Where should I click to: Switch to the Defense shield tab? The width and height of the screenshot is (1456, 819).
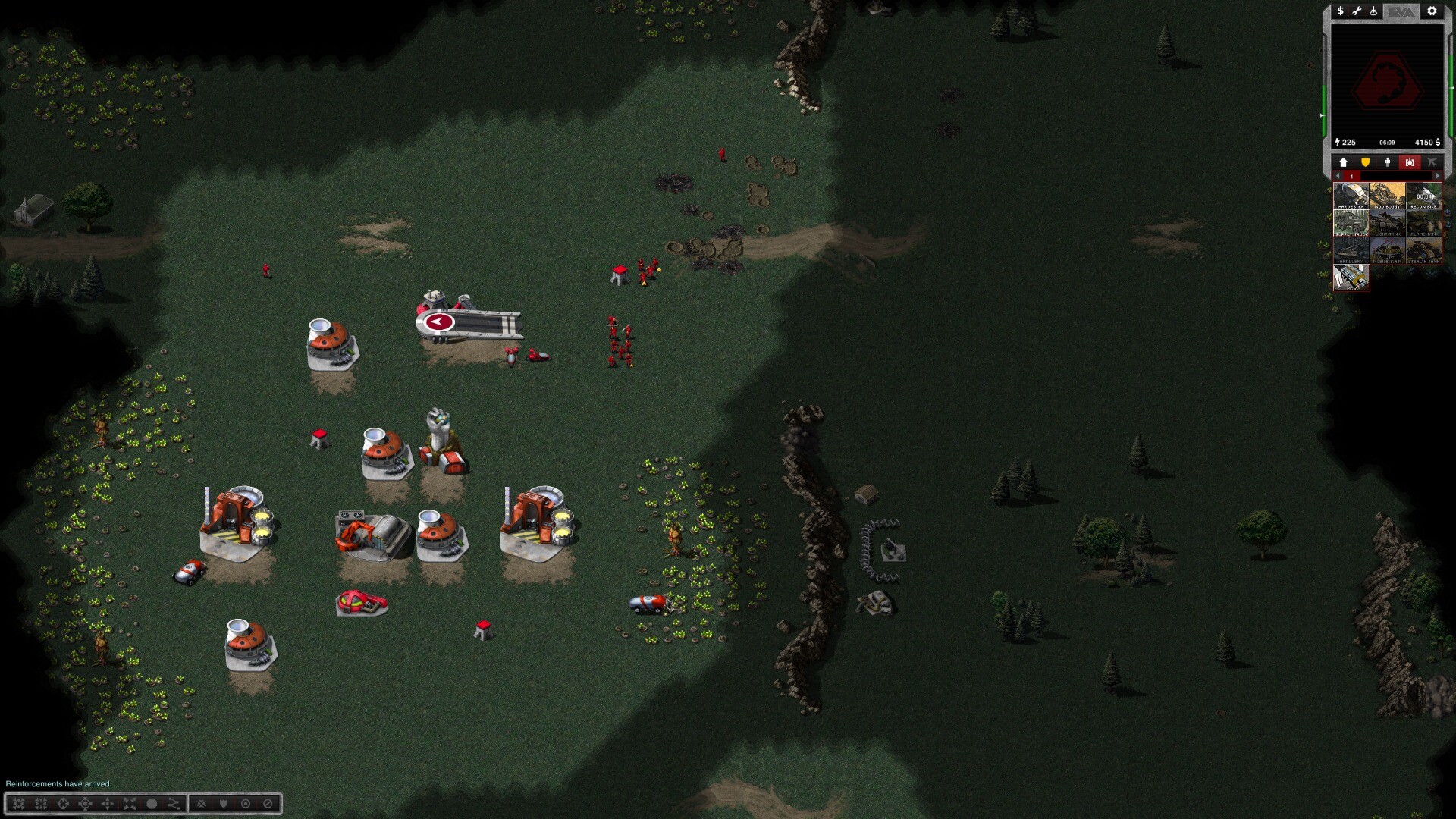pos(1365,162)
